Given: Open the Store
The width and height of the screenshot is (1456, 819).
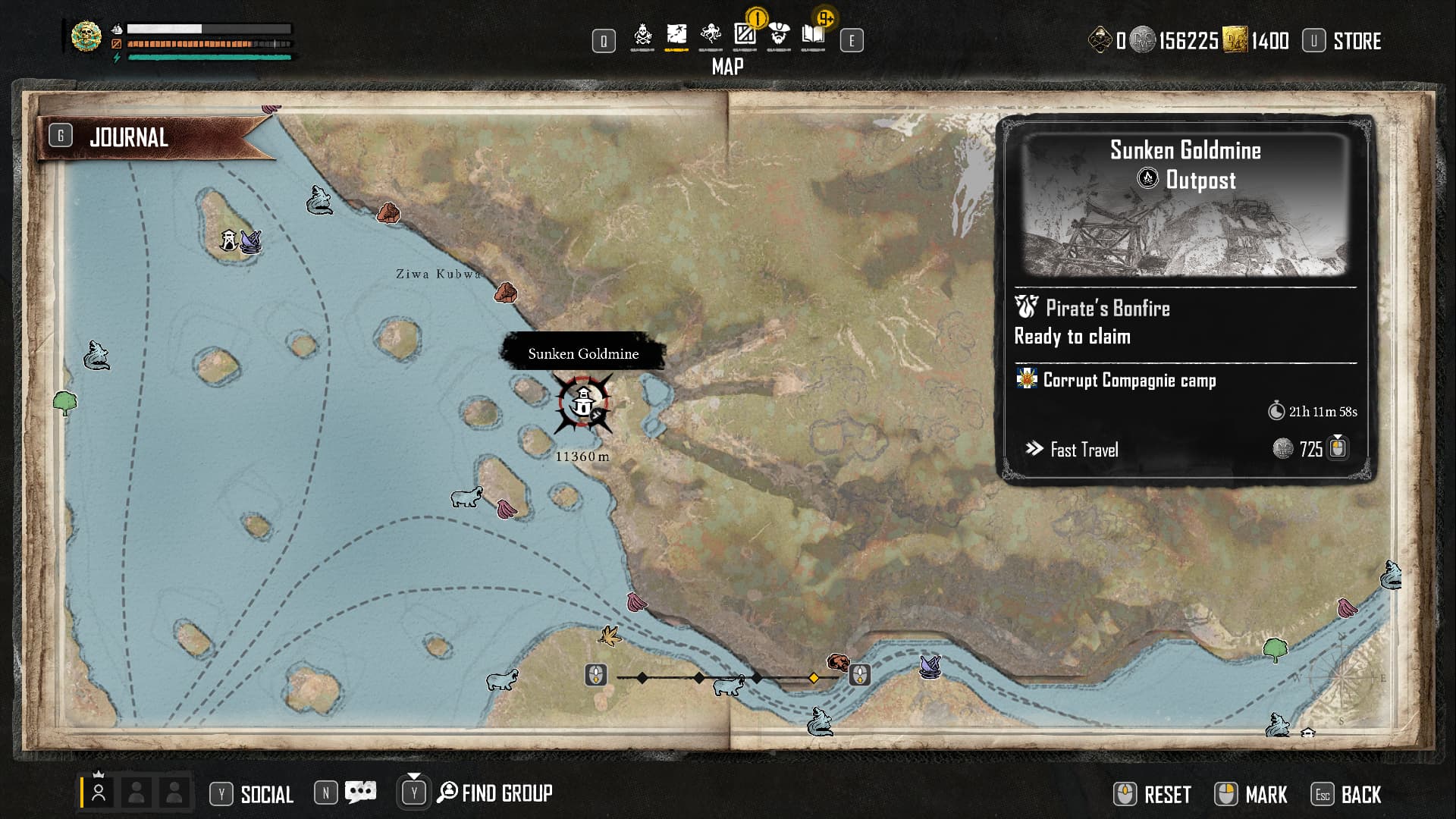Looking at the screenshot, I should (1356, 41).
